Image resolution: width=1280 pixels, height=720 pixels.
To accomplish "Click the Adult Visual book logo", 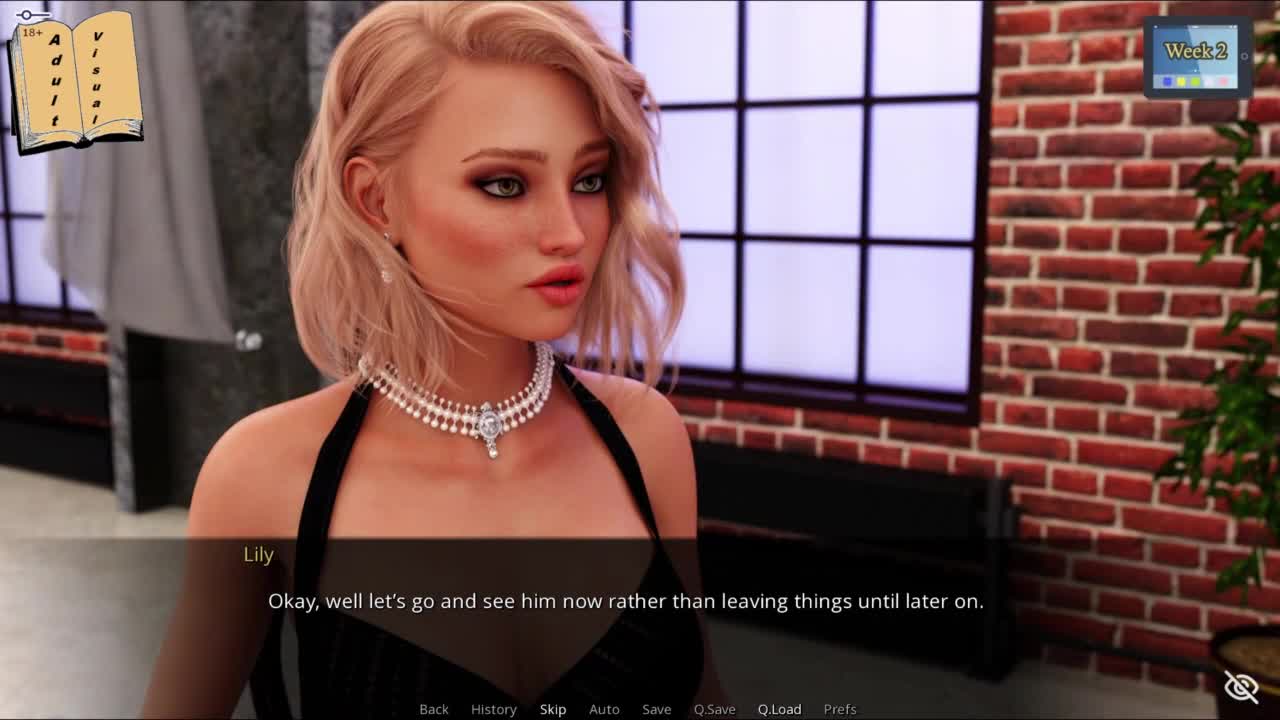I will 76,80.
